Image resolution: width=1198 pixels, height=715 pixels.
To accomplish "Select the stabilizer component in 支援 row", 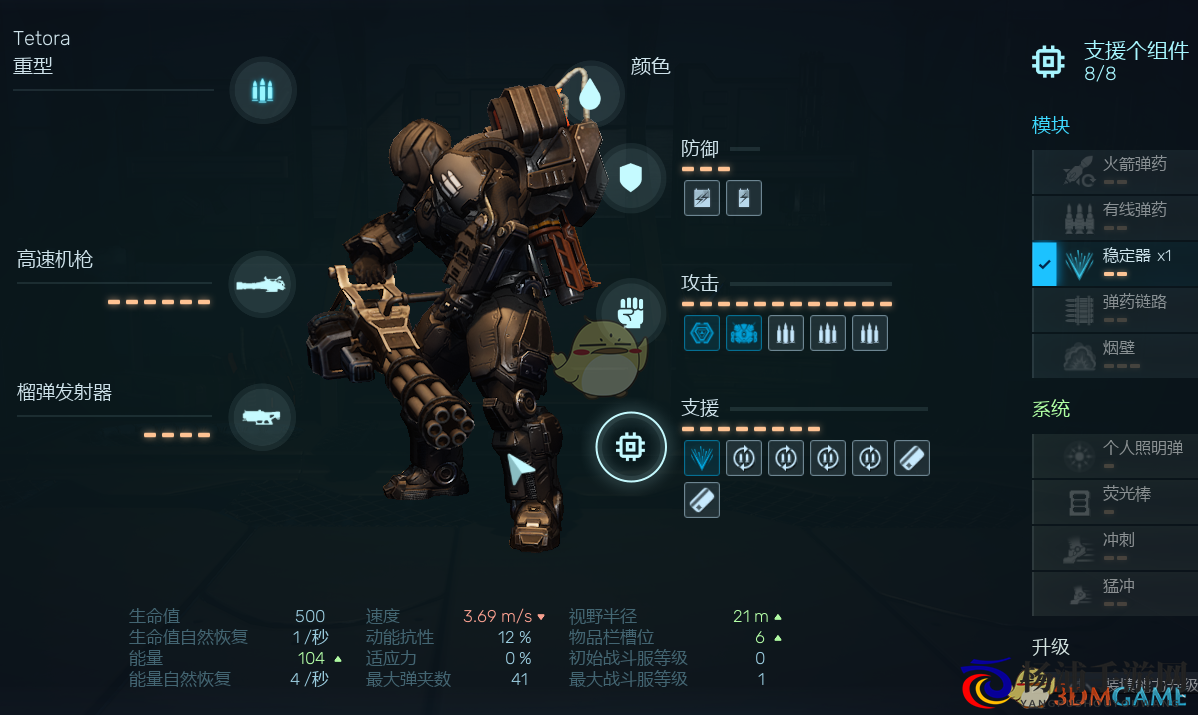I will (702, 458).
